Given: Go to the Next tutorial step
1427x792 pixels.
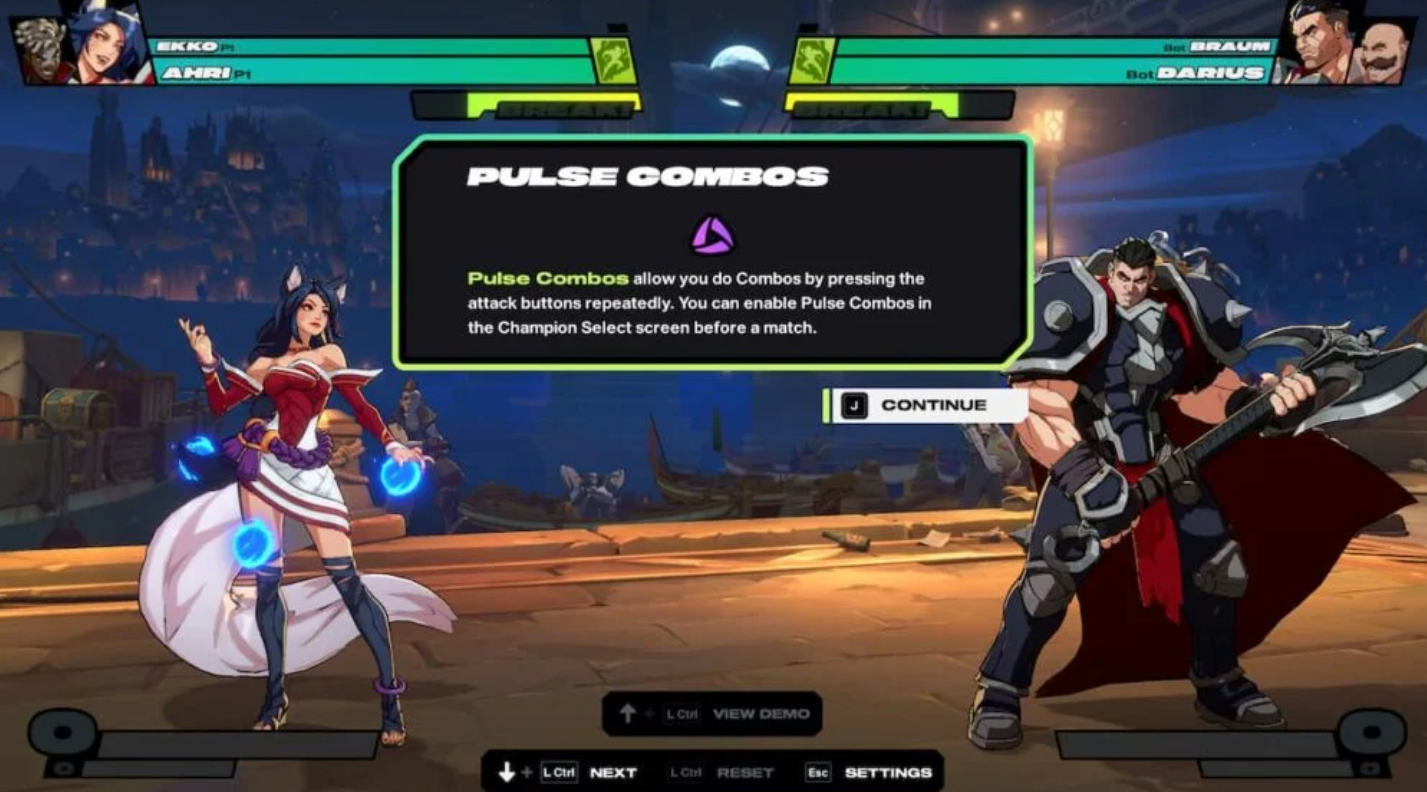Looking at the screenshot, I should (612, 772).
